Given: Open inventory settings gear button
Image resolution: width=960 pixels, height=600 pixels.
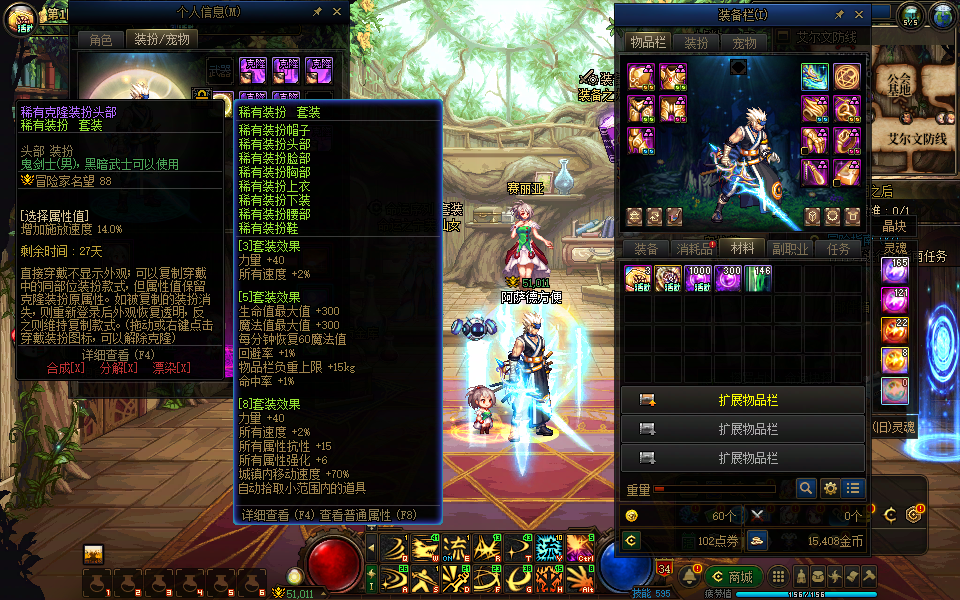Looking at the screenshot, I should tap(830, 488).
